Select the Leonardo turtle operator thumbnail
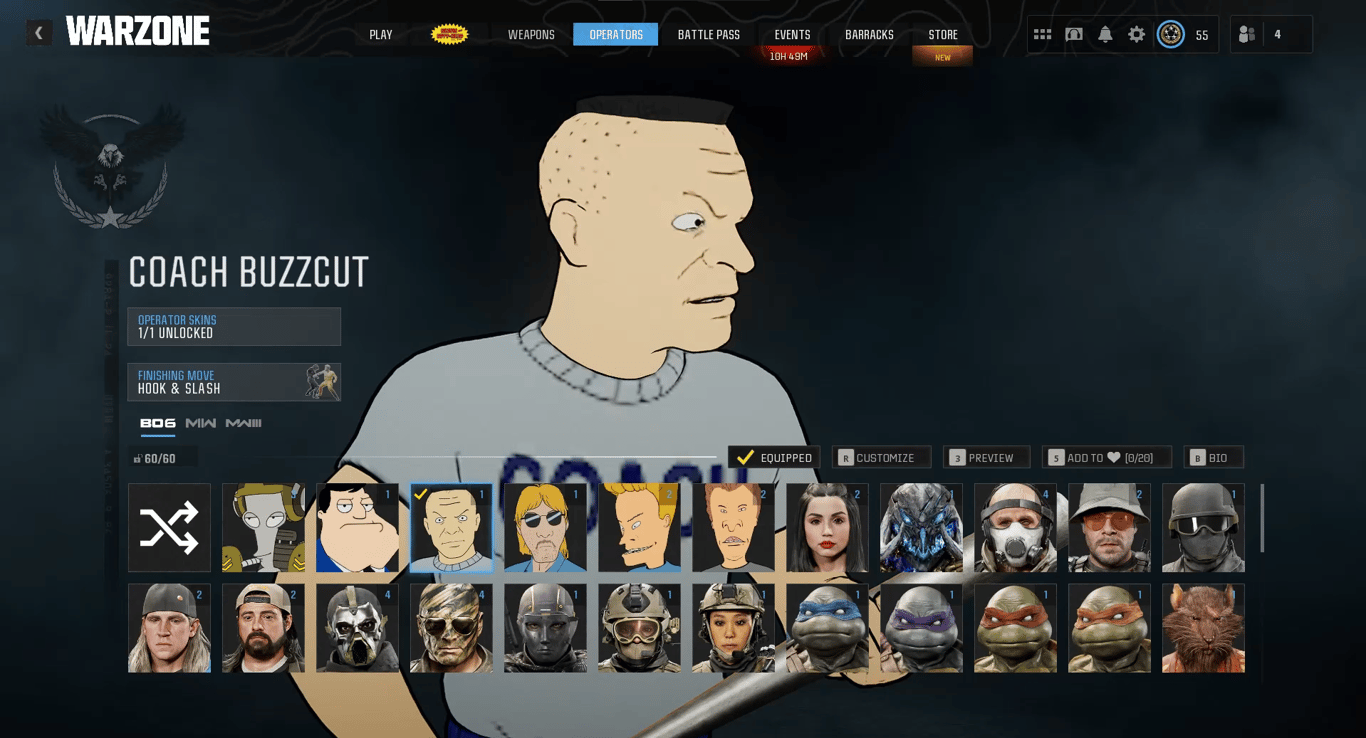 coord(827,629)
